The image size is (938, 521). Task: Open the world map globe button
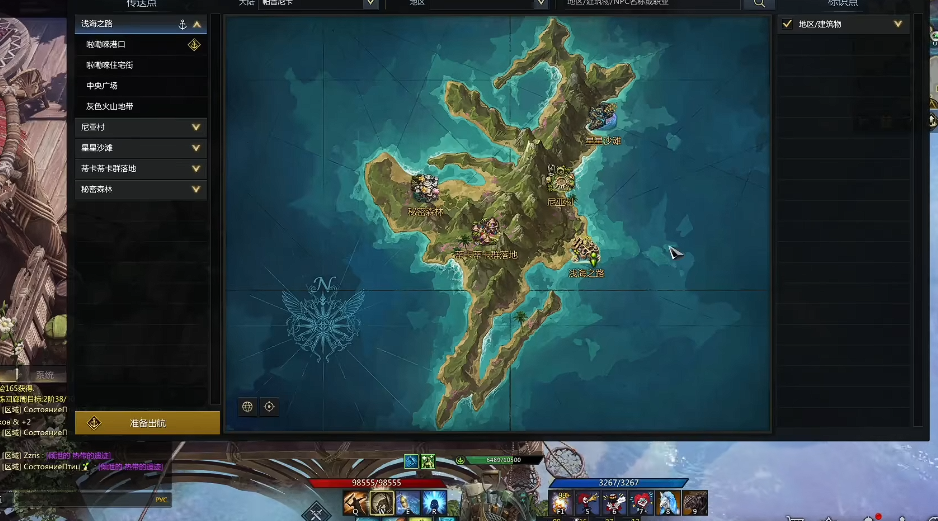247,407
